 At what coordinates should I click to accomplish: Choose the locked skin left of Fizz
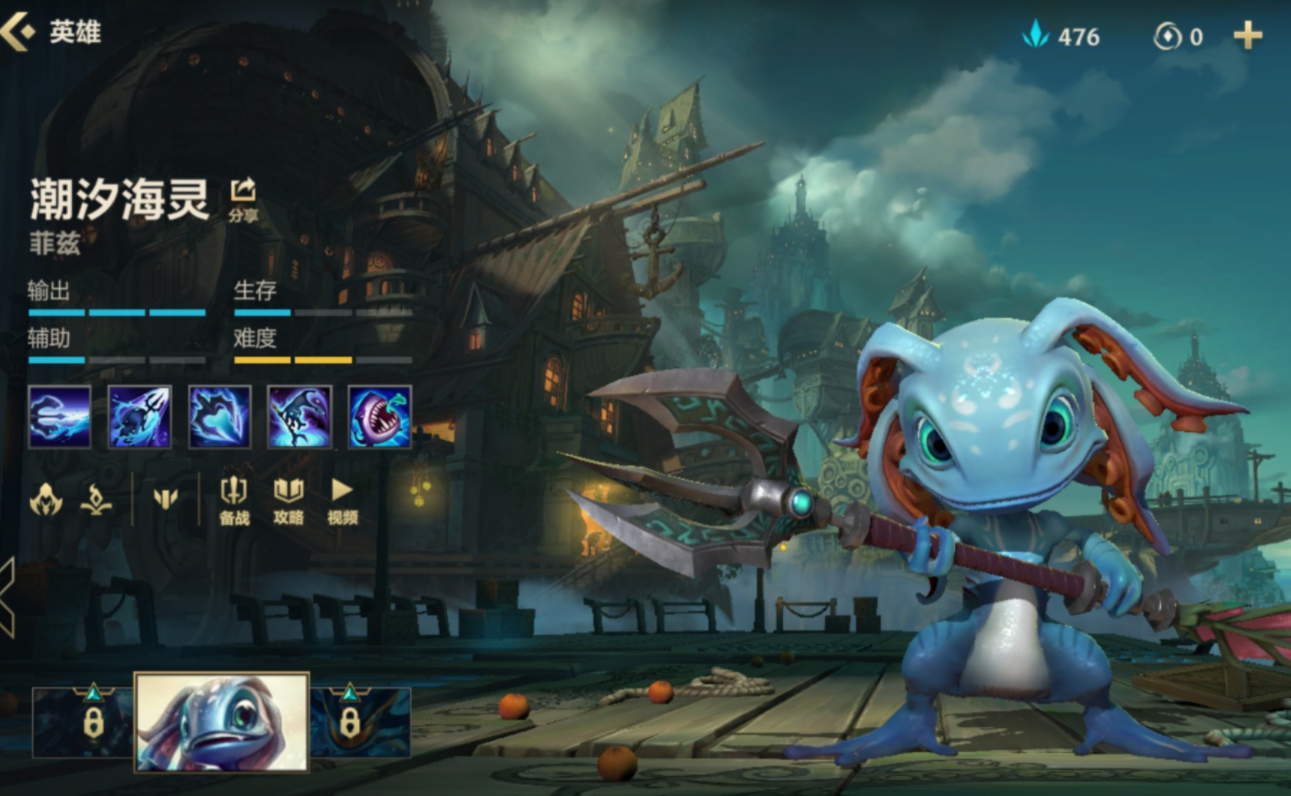[x=85, y=721]
